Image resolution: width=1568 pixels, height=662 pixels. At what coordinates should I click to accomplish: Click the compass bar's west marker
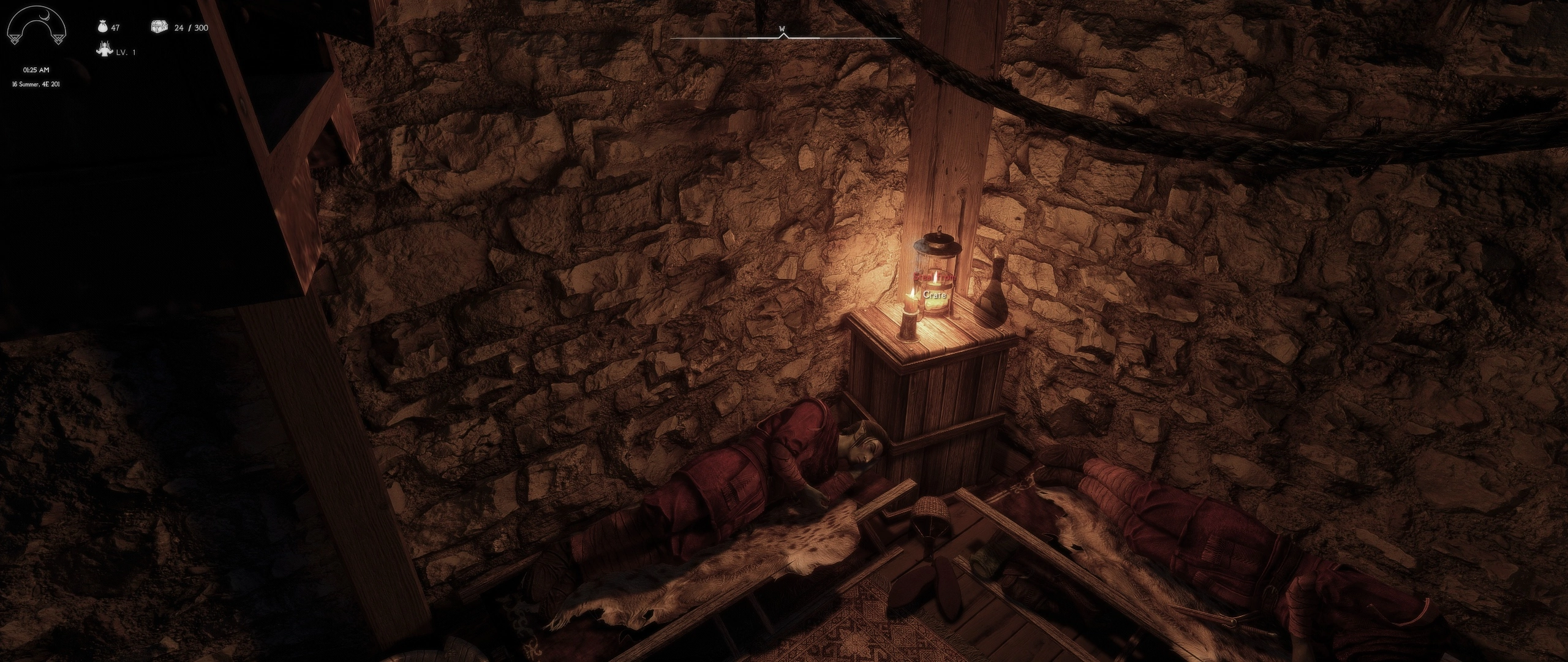pos(782,29)
